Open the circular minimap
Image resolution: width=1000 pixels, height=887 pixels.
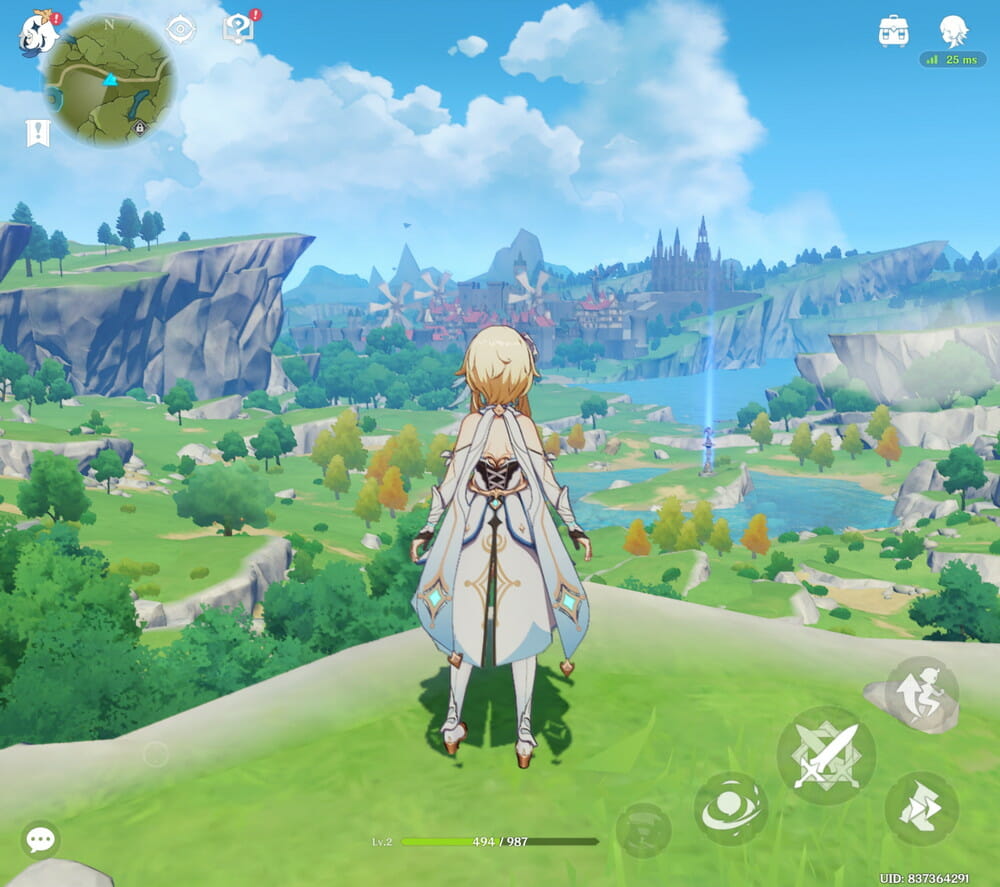coord(108,79)
